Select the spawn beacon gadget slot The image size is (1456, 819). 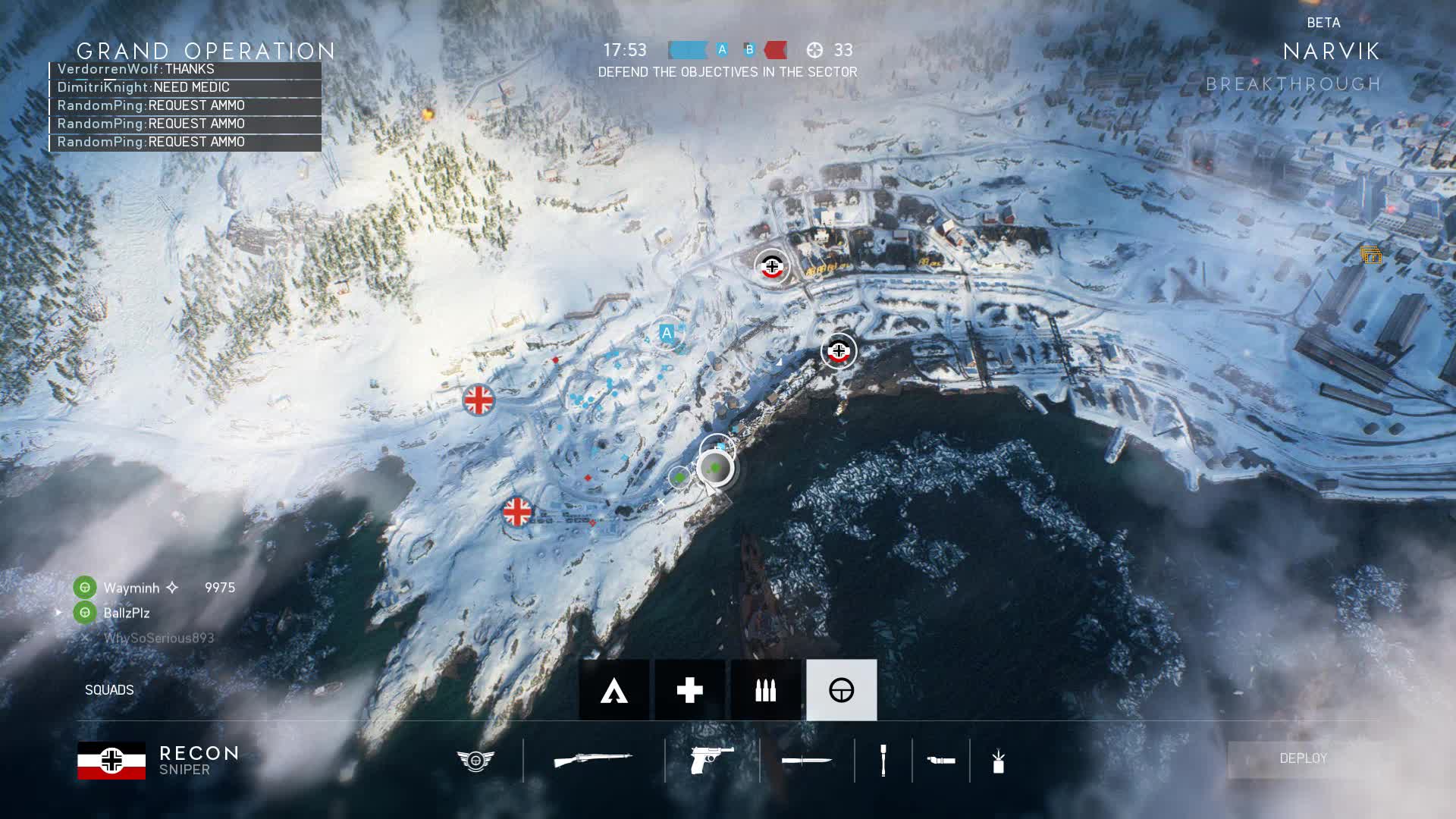(x=998, y=760)
